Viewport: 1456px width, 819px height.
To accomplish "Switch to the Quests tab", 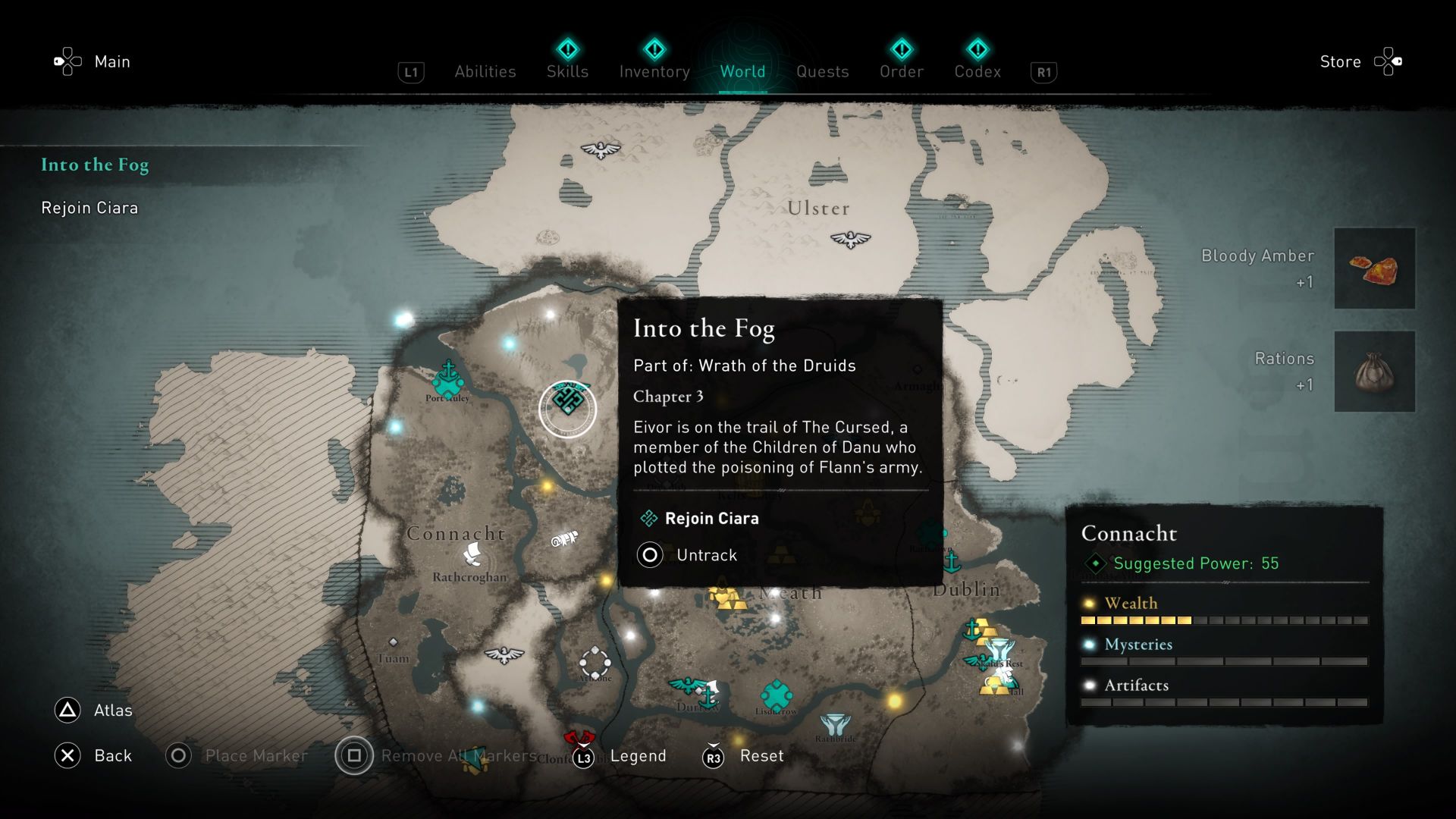I will point(822,71).
